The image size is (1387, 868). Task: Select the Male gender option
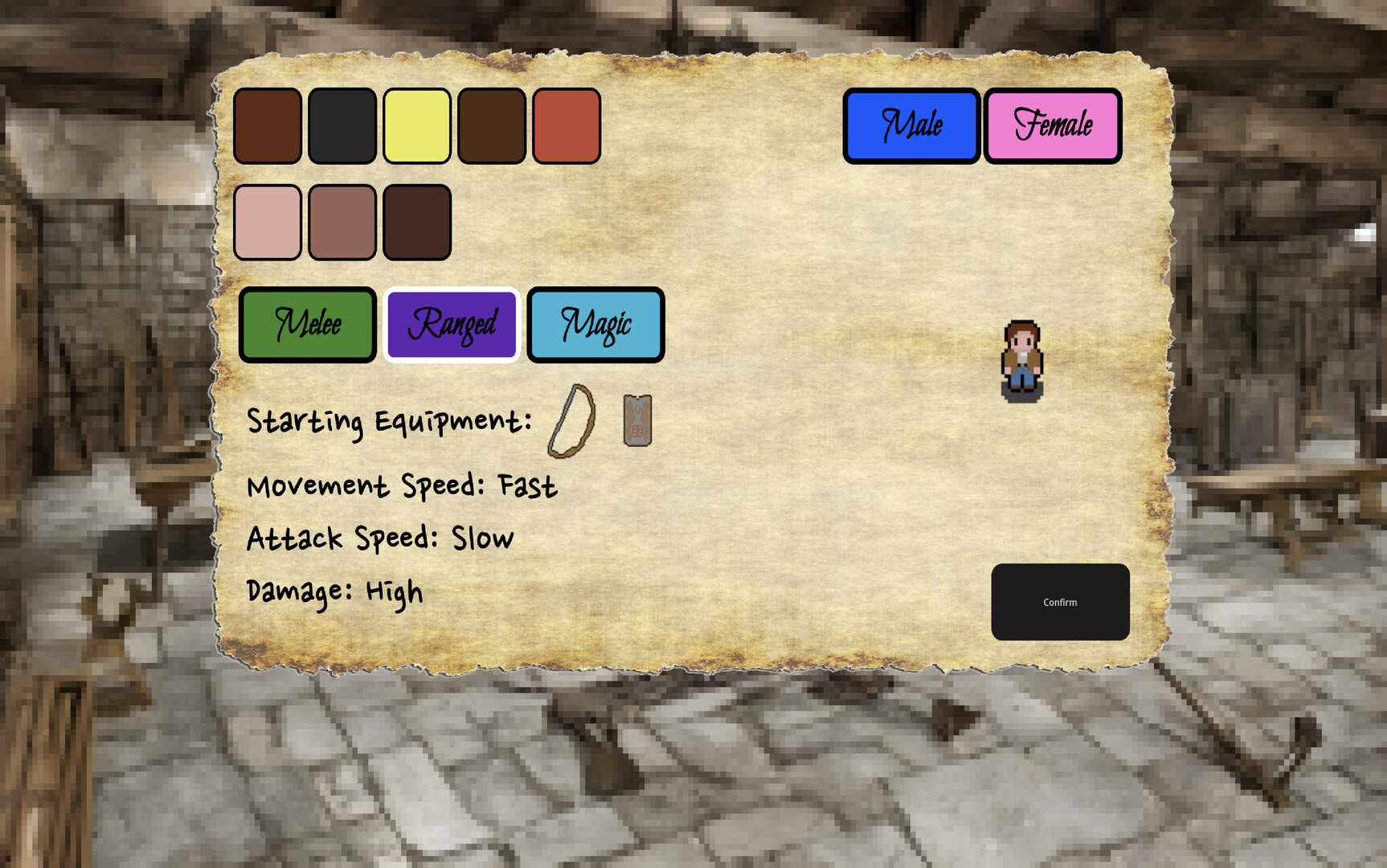[x=911, y=126]
